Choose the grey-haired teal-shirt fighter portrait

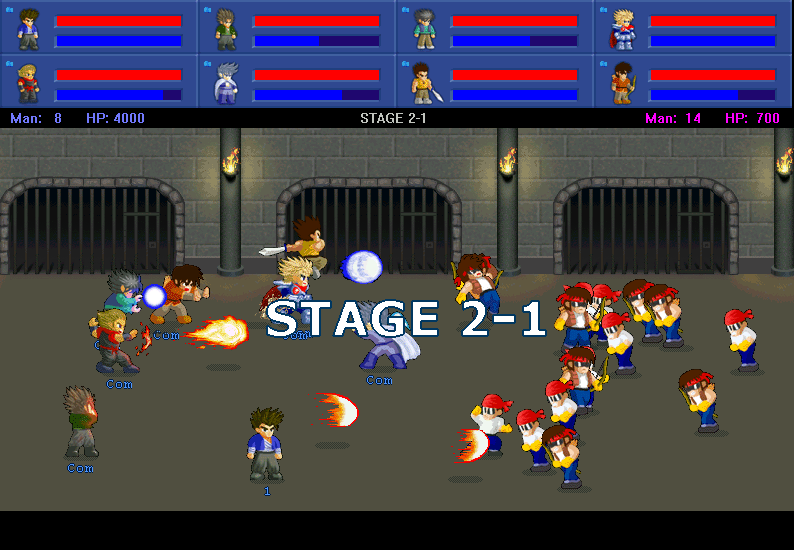(424, 28)
